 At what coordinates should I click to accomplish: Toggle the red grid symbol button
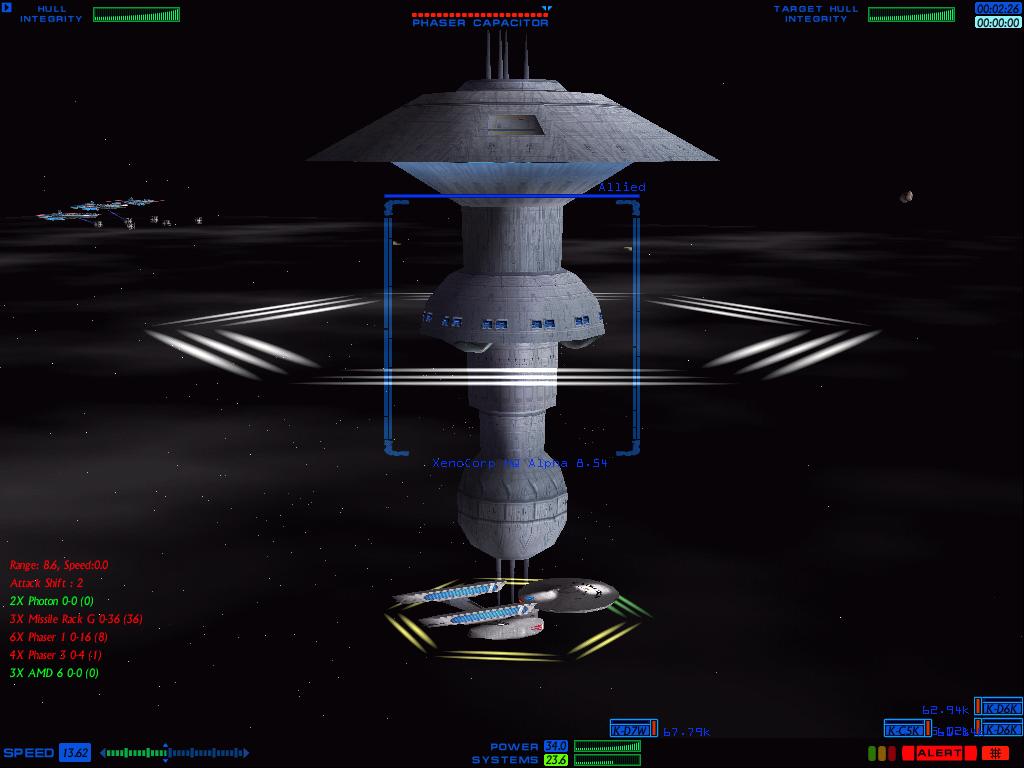pos(995,753)
